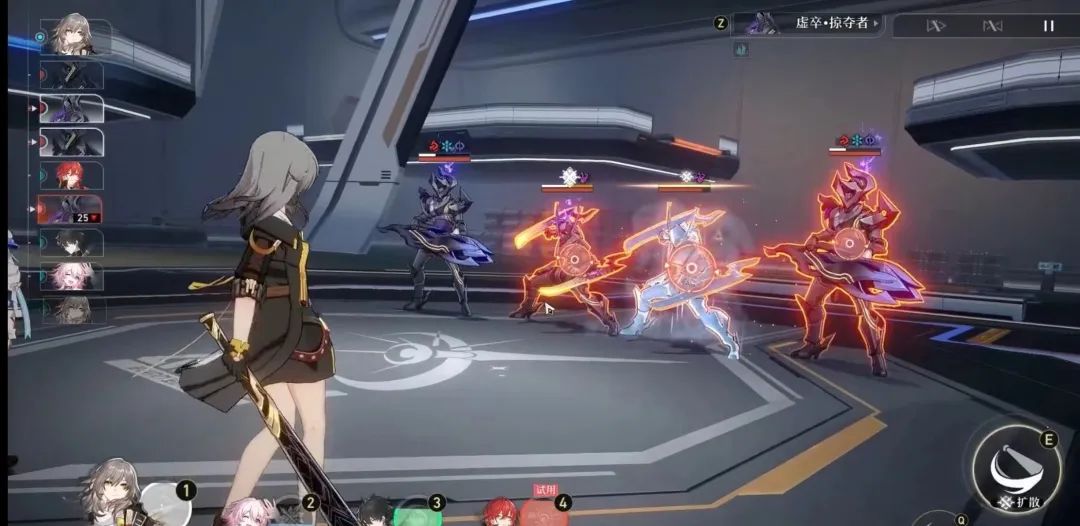Toggle the battle speed-up icon
This screenshot has height=526, width=1080.
[936, 26]
